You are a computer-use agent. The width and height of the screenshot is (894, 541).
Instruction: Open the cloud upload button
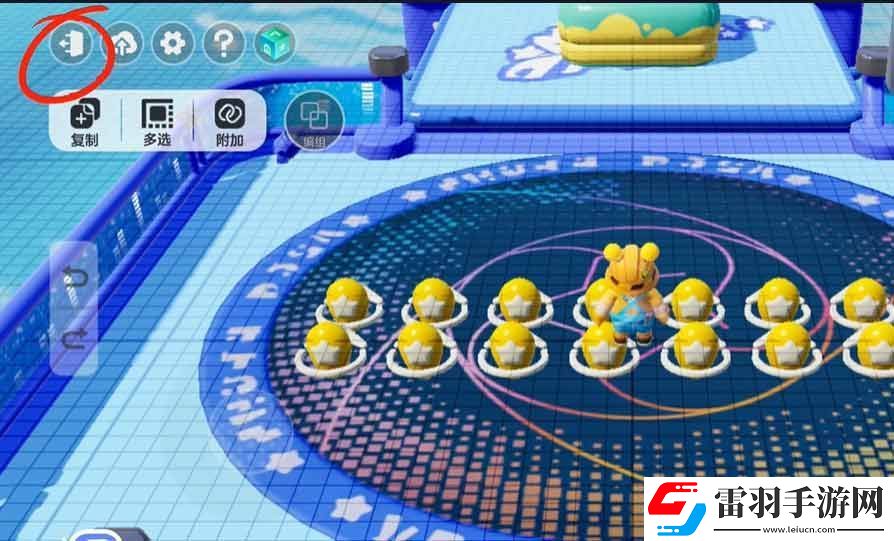pyautogui.click(x=123, y=44)
